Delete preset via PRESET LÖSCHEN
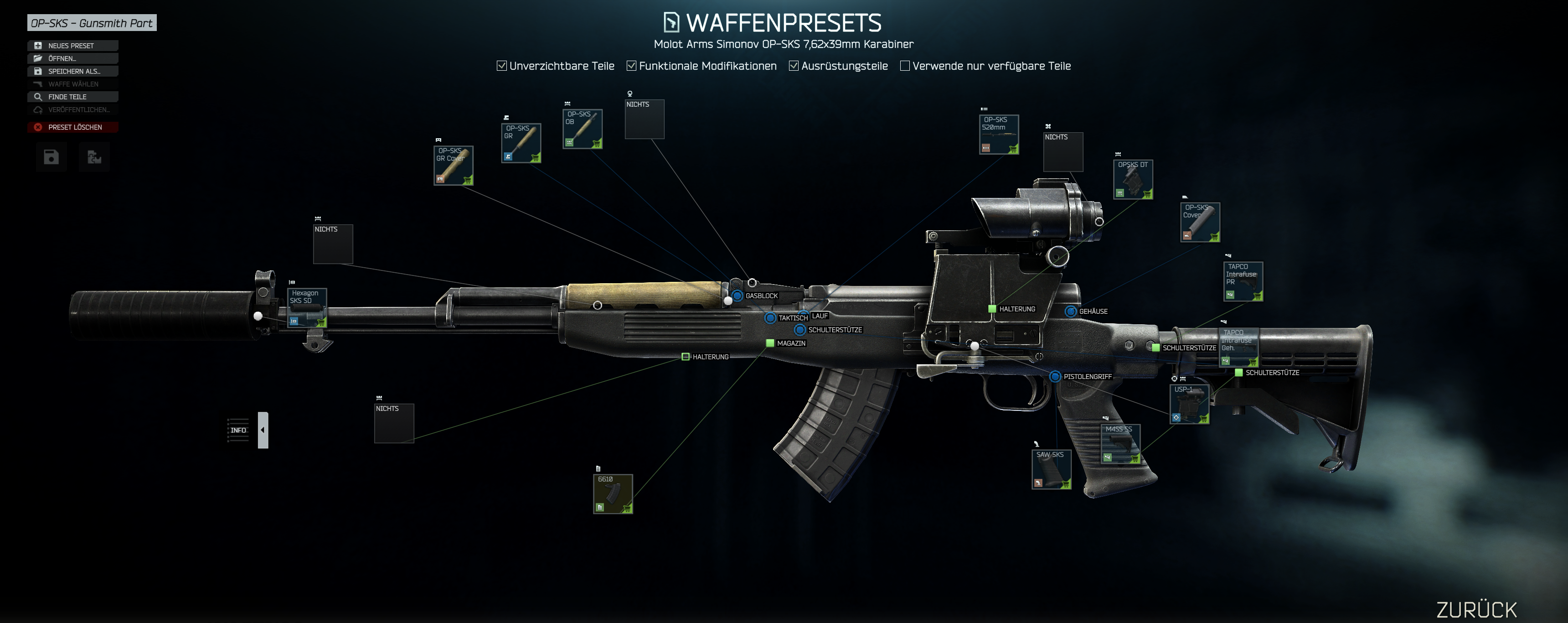This screenshot has width=1568, height=623. coord(72,127)
